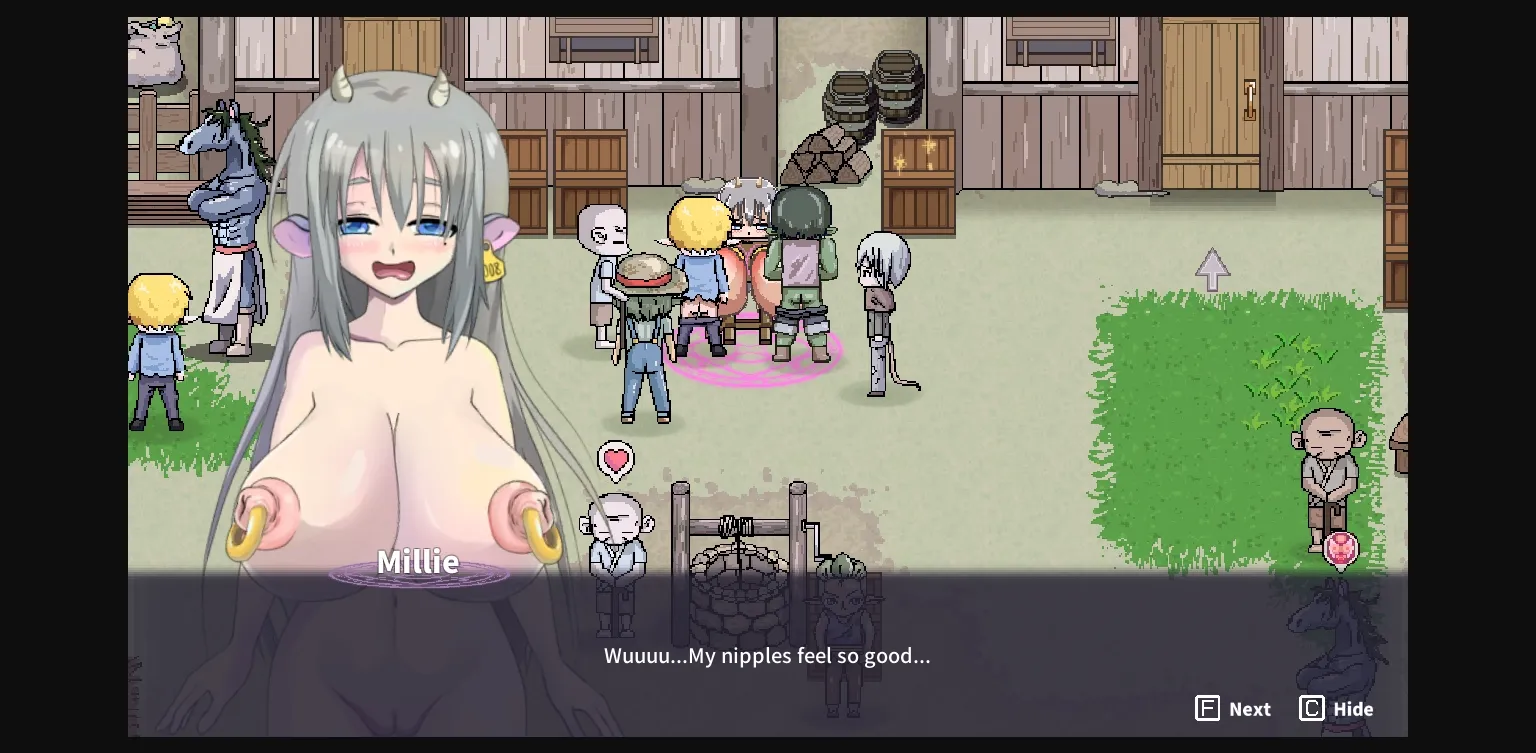
Task: Click the C key prompt icon
Action: pos(1311,708)
